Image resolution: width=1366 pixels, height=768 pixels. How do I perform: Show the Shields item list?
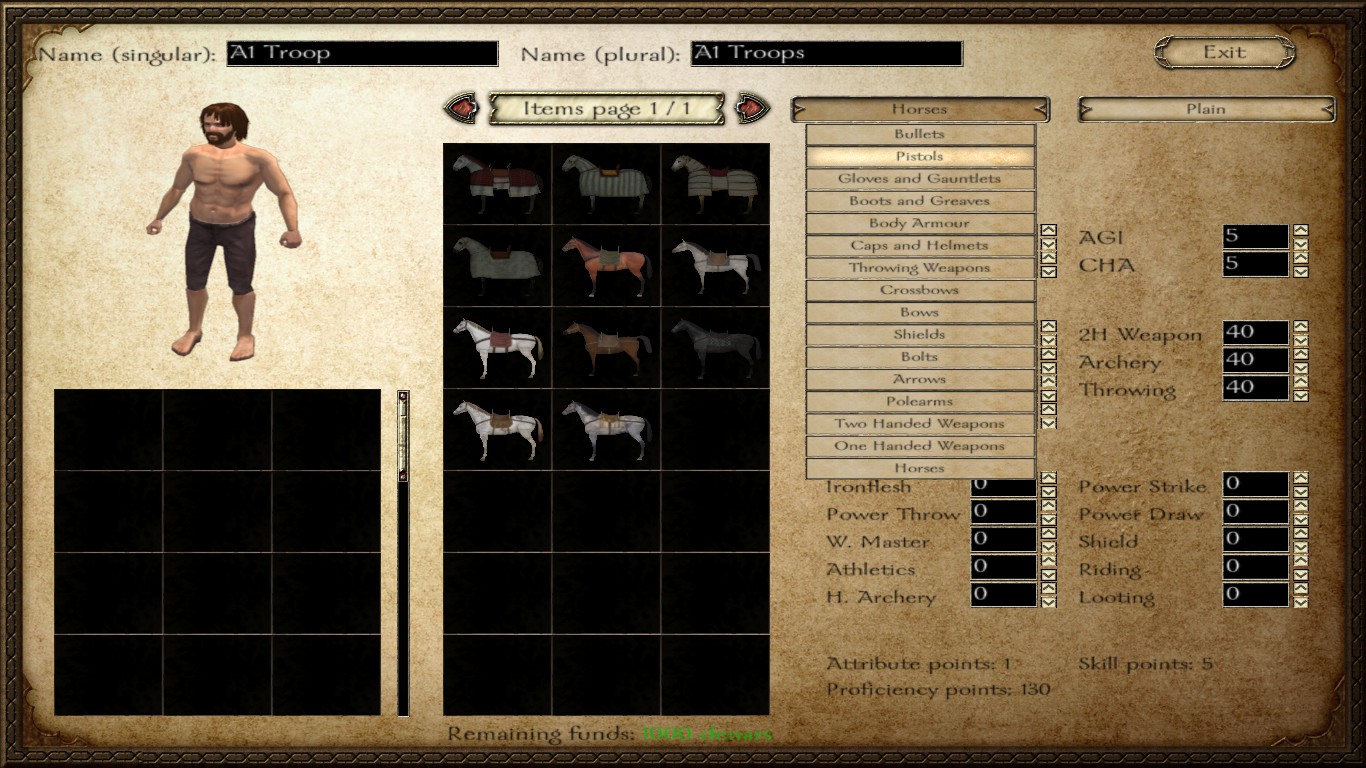[x=919, y=335]
